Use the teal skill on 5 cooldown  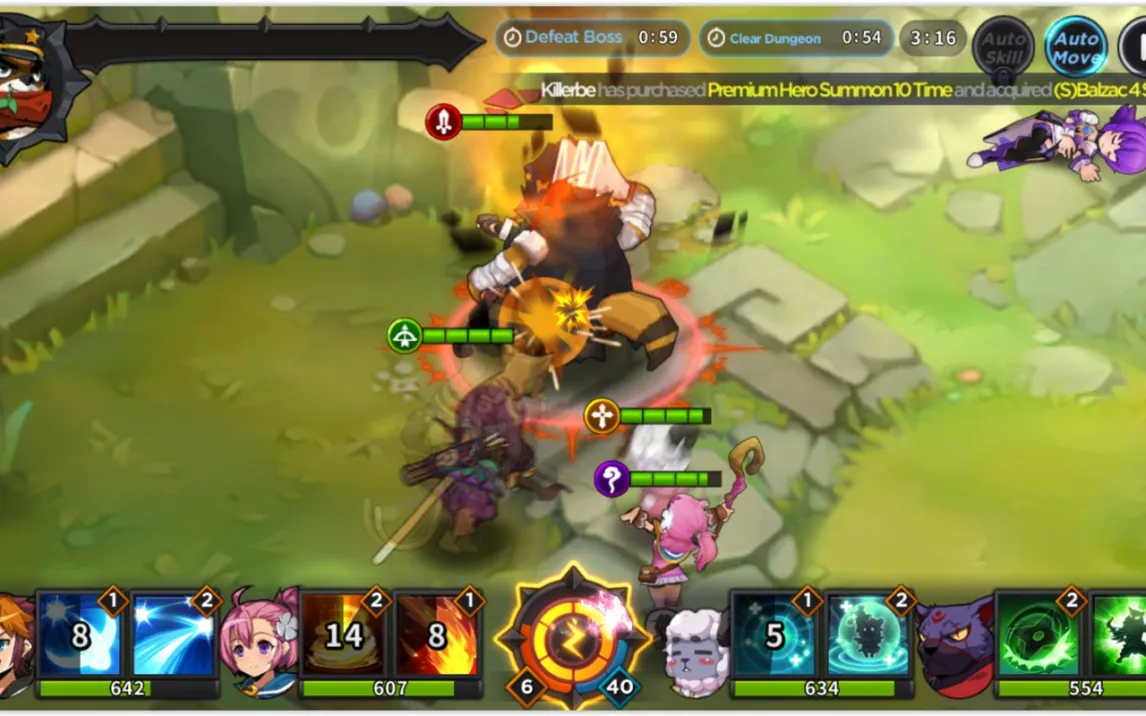pyautogui.click(x=773, y=635)
